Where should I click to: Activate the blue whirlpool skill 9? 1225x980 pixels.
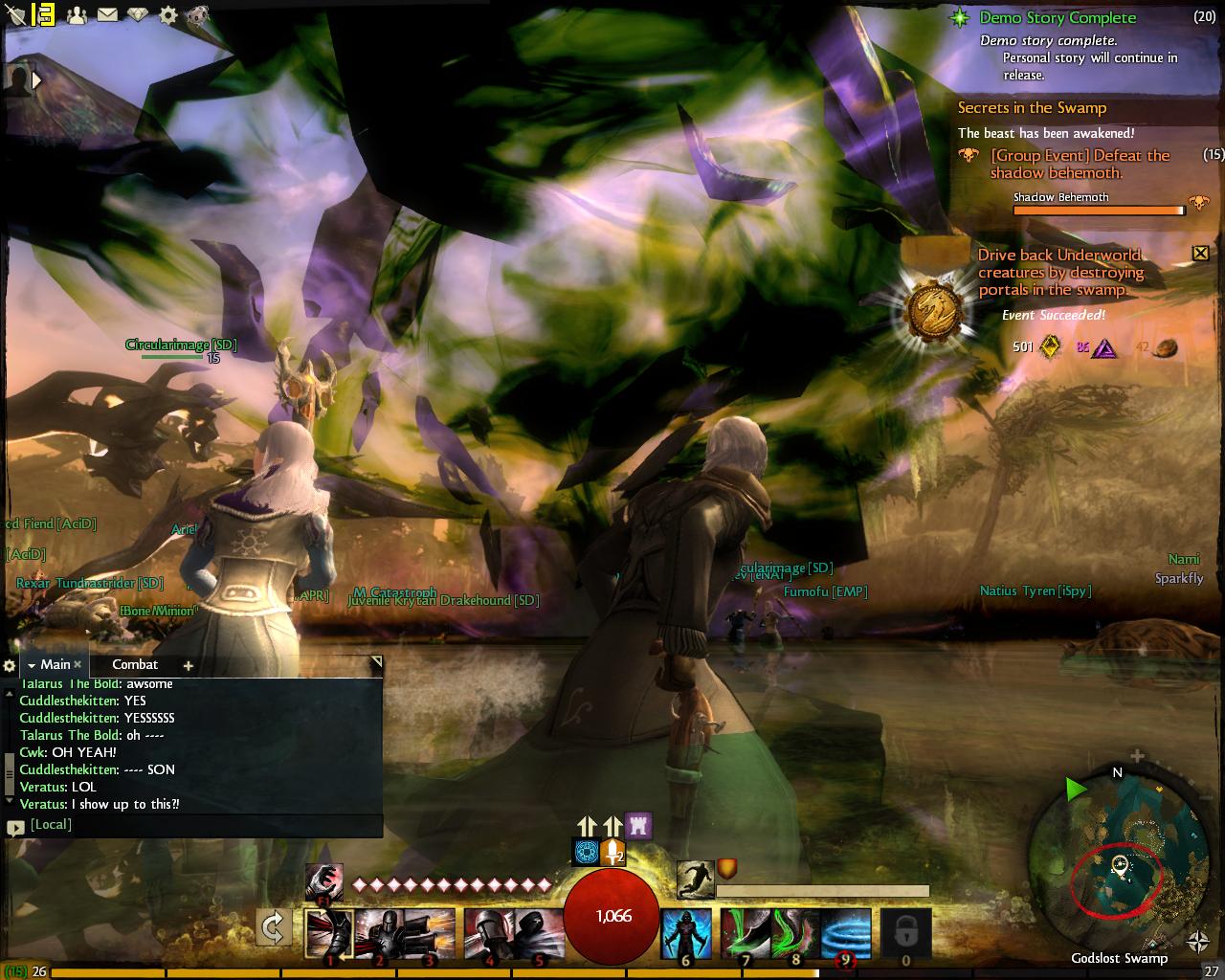845,933
